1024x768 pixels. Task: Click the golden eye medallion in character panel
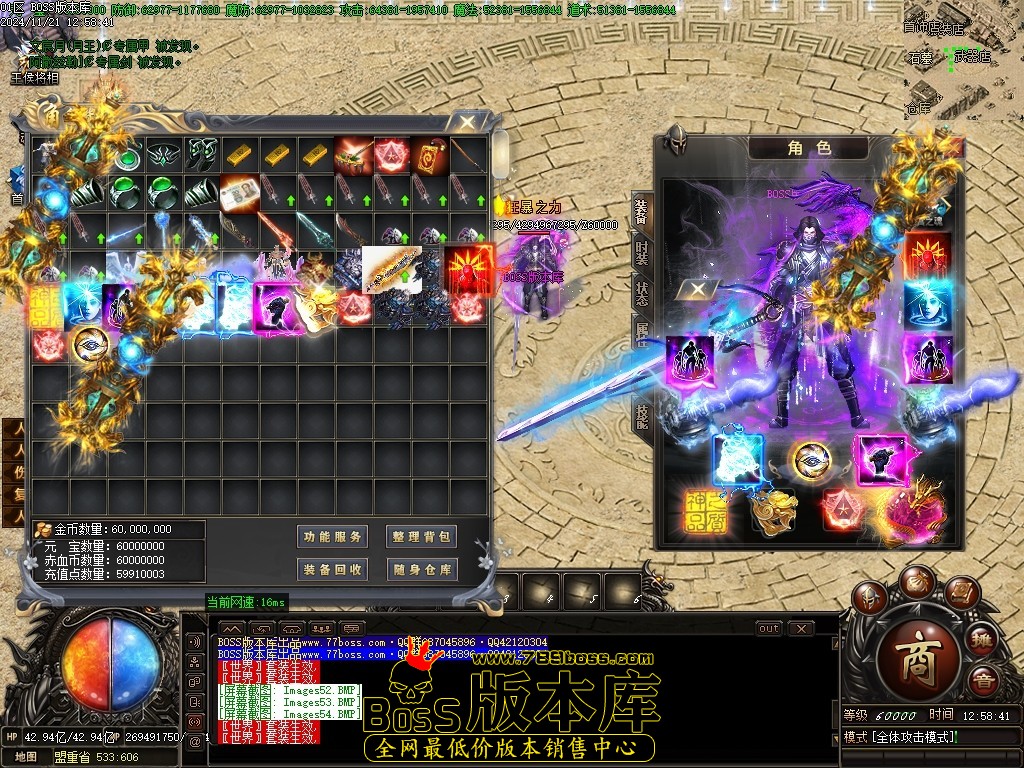click(x=811, y=459)
